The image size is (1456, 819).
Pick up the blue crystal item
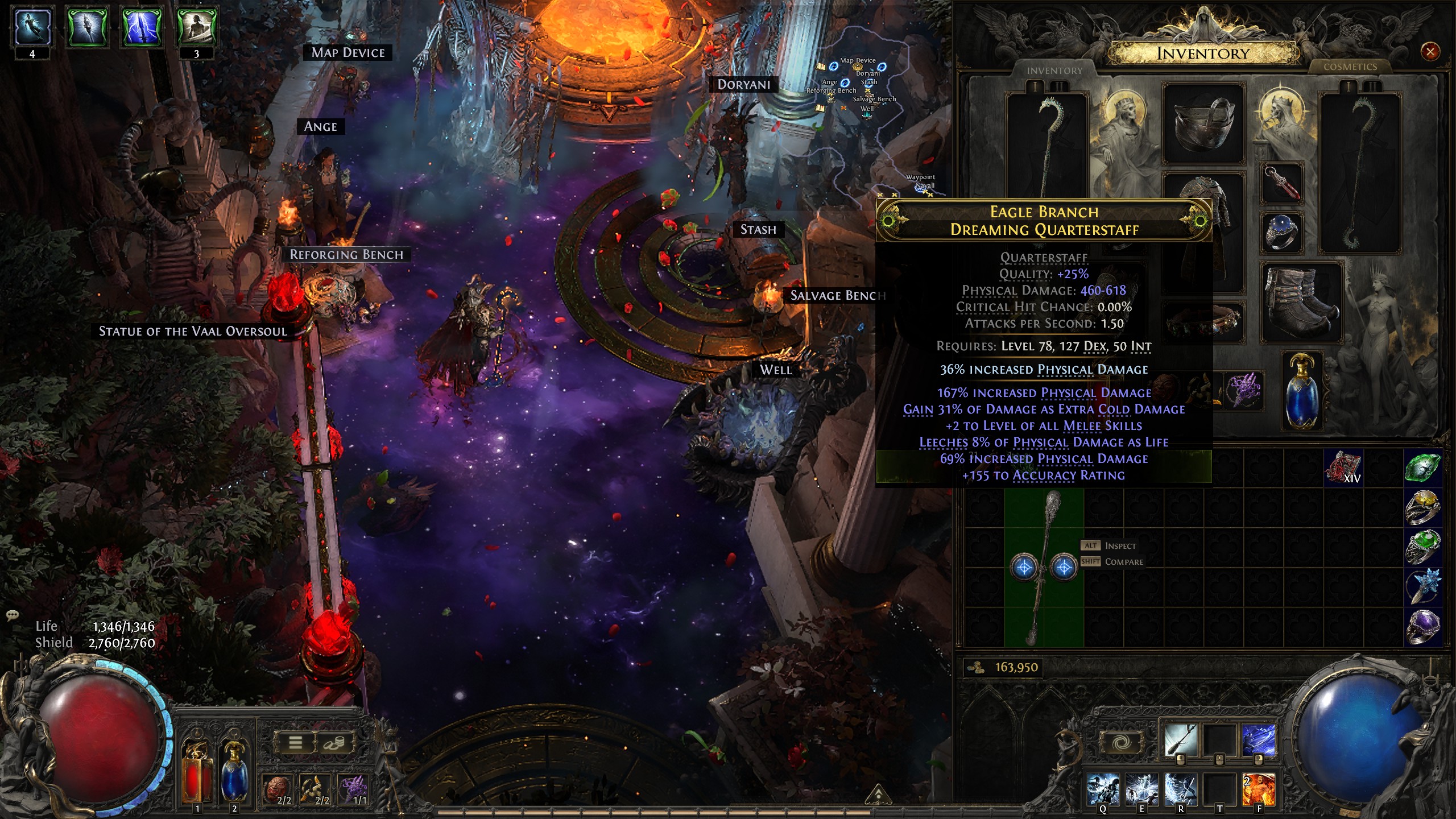[1422, 586]
